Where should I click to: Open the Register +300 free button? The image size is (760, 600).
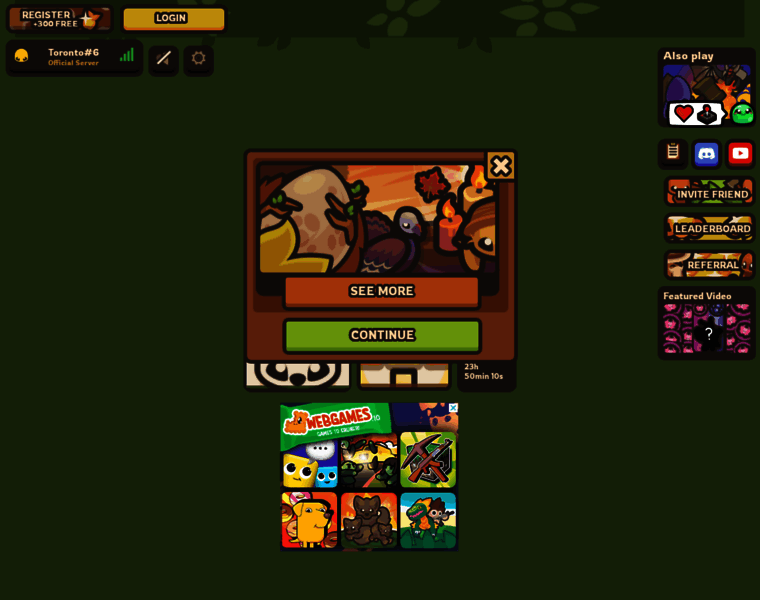[x=60, y=18]
